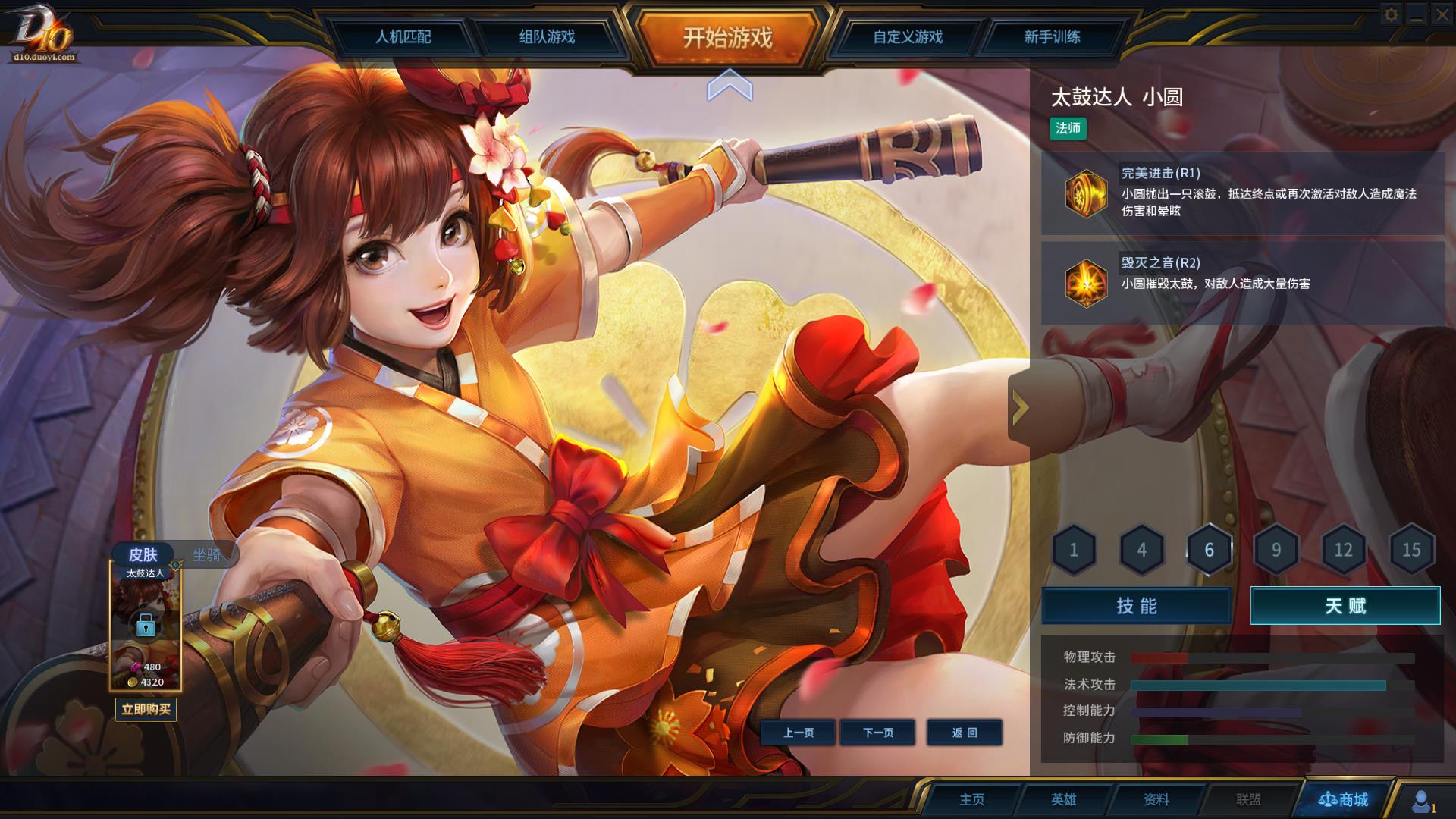The height and width of the screenshot is (819, 1456).
Task: Click the 立即购买 purchase button
Action: tap(146, 710)
